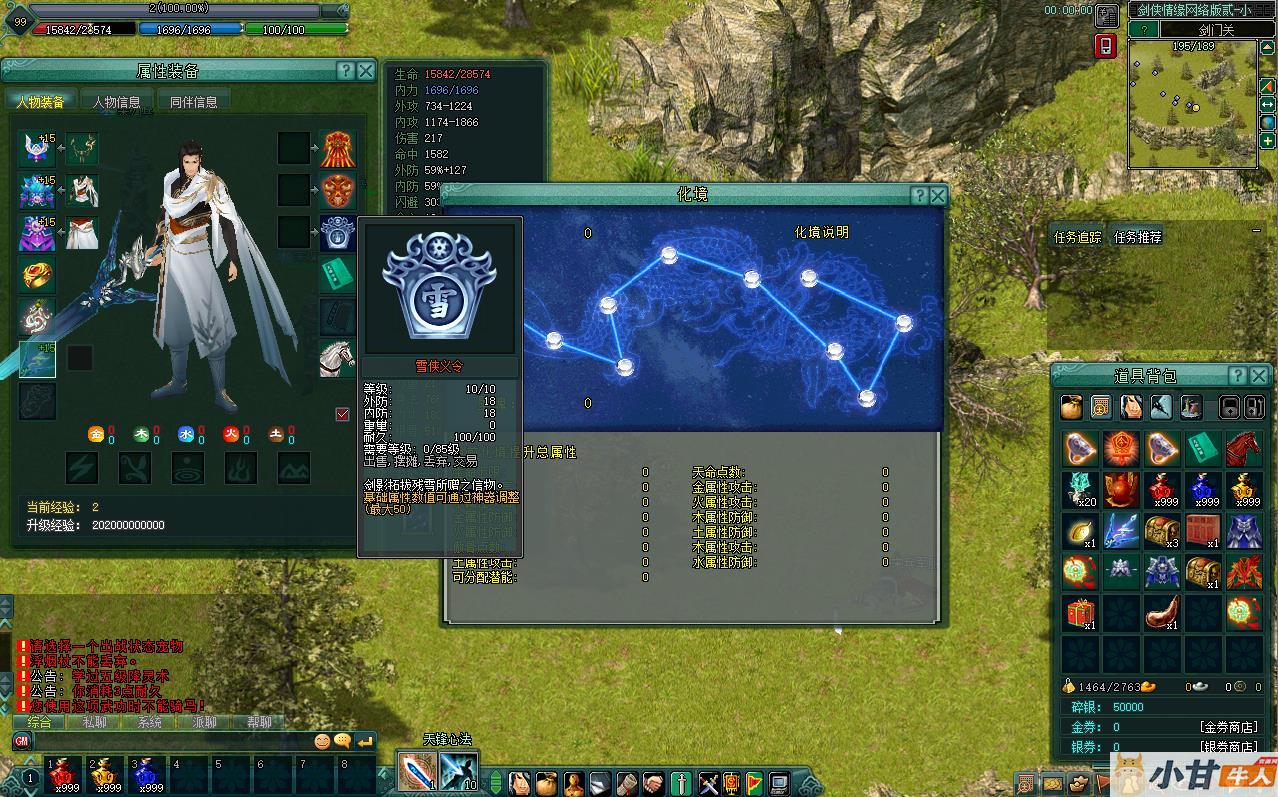Viewport: 1278px width, 797px height.
Task: Switch chat to the 私聊 channel
Action: coord(94,722)
